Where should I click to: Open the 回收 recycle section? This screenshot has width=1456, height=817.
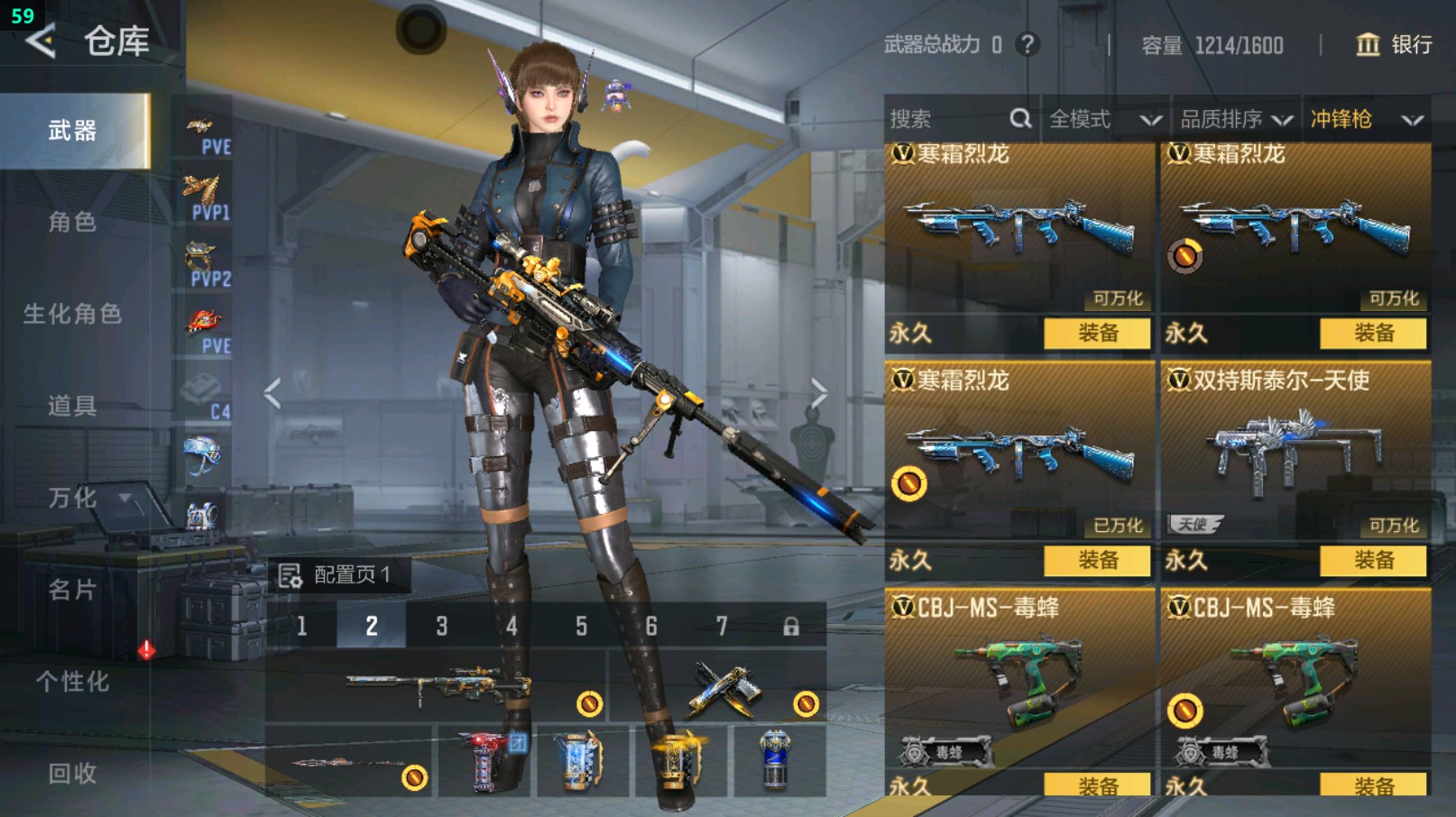pyautogui.click(x=72, y=773)
